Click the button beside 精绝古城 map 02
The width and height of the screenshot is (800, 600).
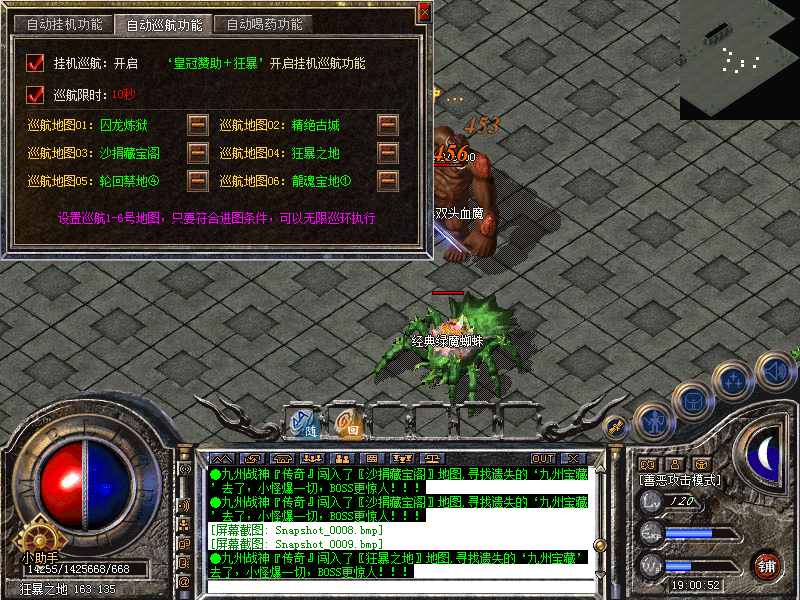pyautogui.click(x=387, y=125)
